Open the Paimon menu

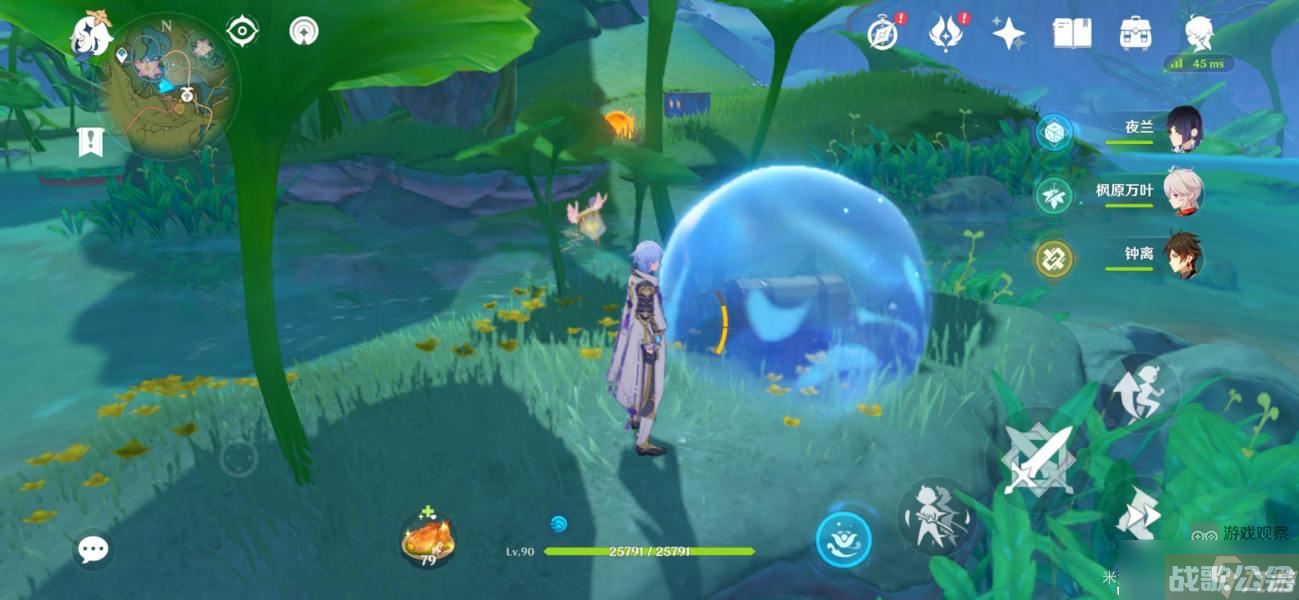click(x=90, y=36)
